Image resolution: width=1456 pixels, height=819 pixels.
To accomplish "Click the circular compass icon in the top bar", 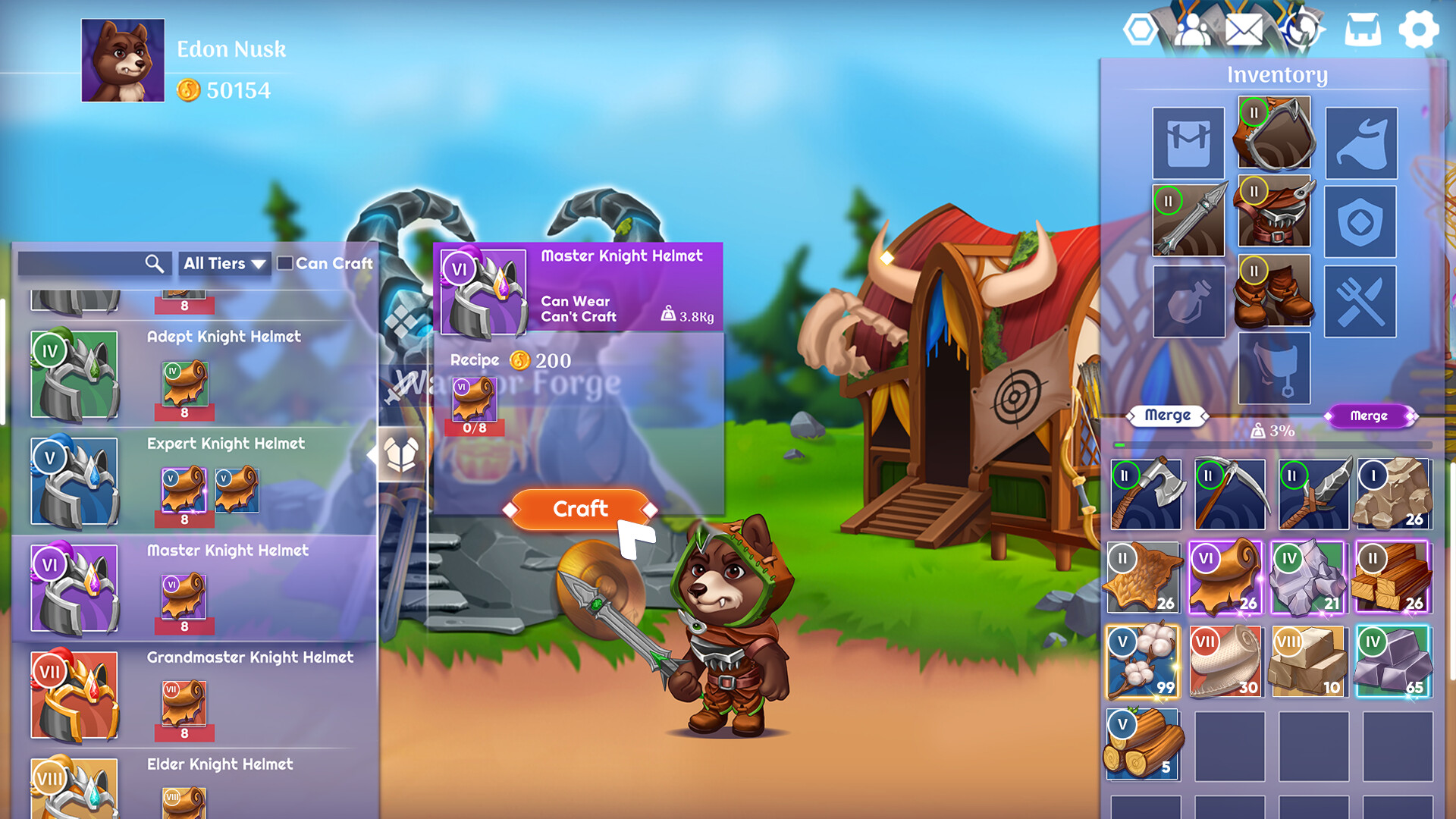I will point(1304,31).
